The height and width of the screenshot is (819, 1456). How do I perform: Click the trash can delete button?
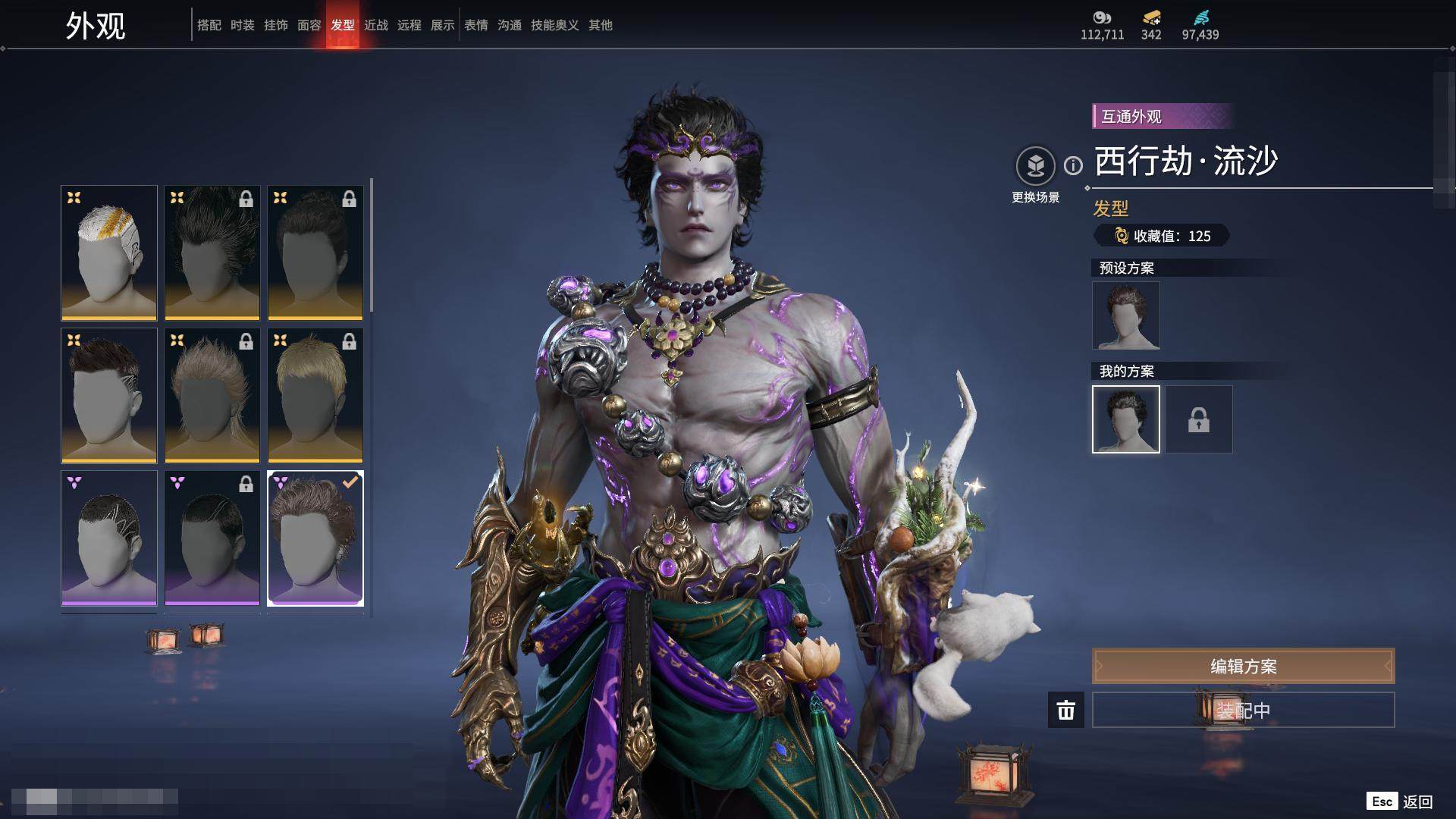tap(1066, 710)
